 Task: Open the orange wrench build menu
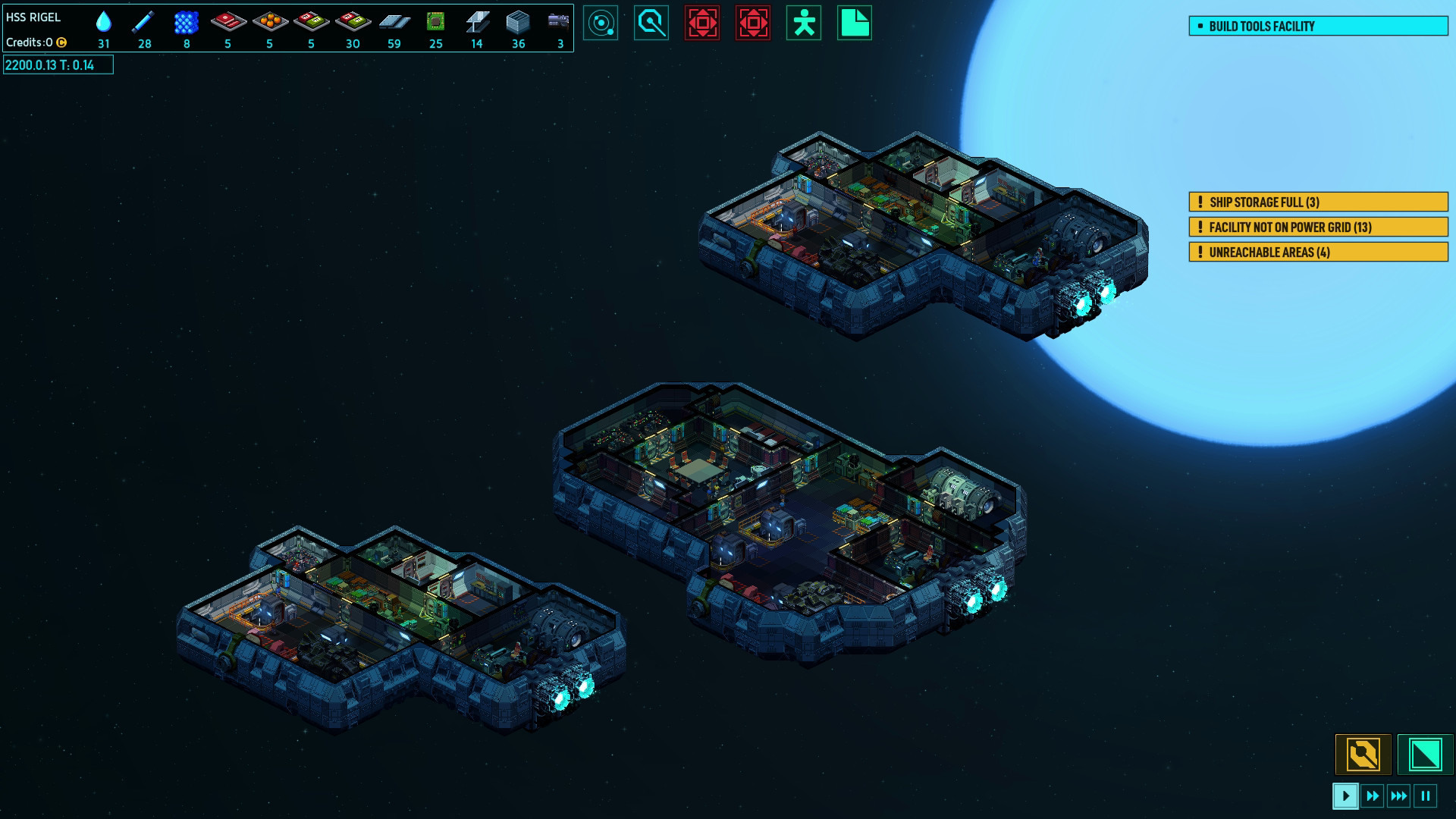1363,755
